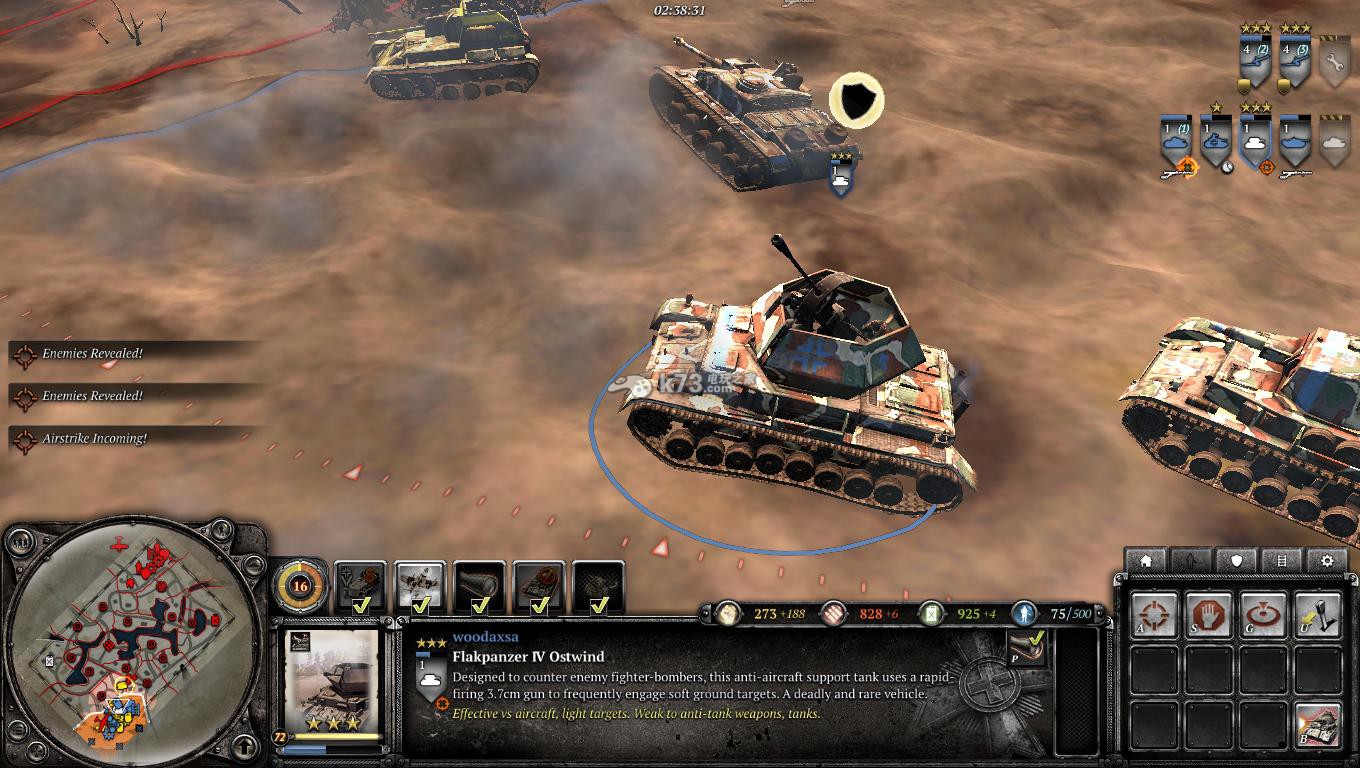Click the arrow button on minimap frame
The height and width of the screenshot is (768, 1360).
[x=246, y=746]
